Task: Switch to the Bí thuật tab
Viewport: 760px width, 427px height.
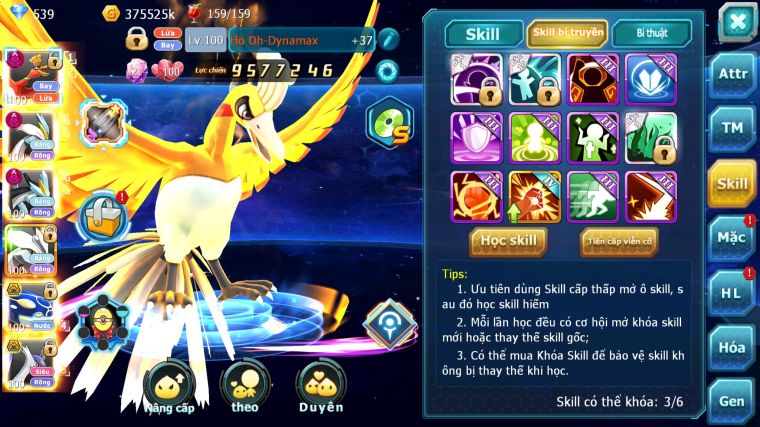Action: click(649, 33)
